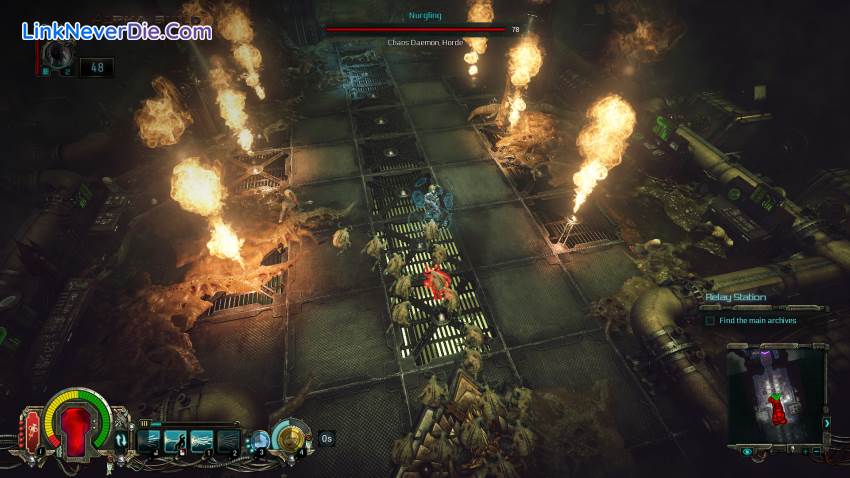The width and height of the screenshot is (850, 478).
Task: Zoom in the minimap with plus button
Action: point(803,452)
